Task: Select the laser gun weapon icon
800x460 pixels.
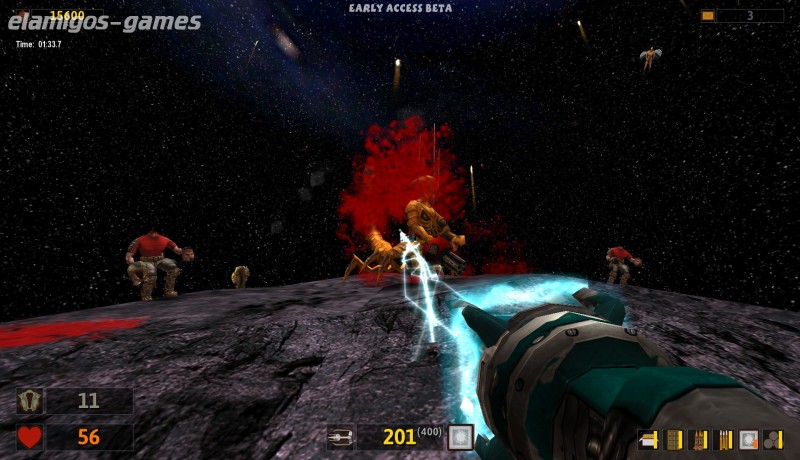Action: tap(341, 437)
